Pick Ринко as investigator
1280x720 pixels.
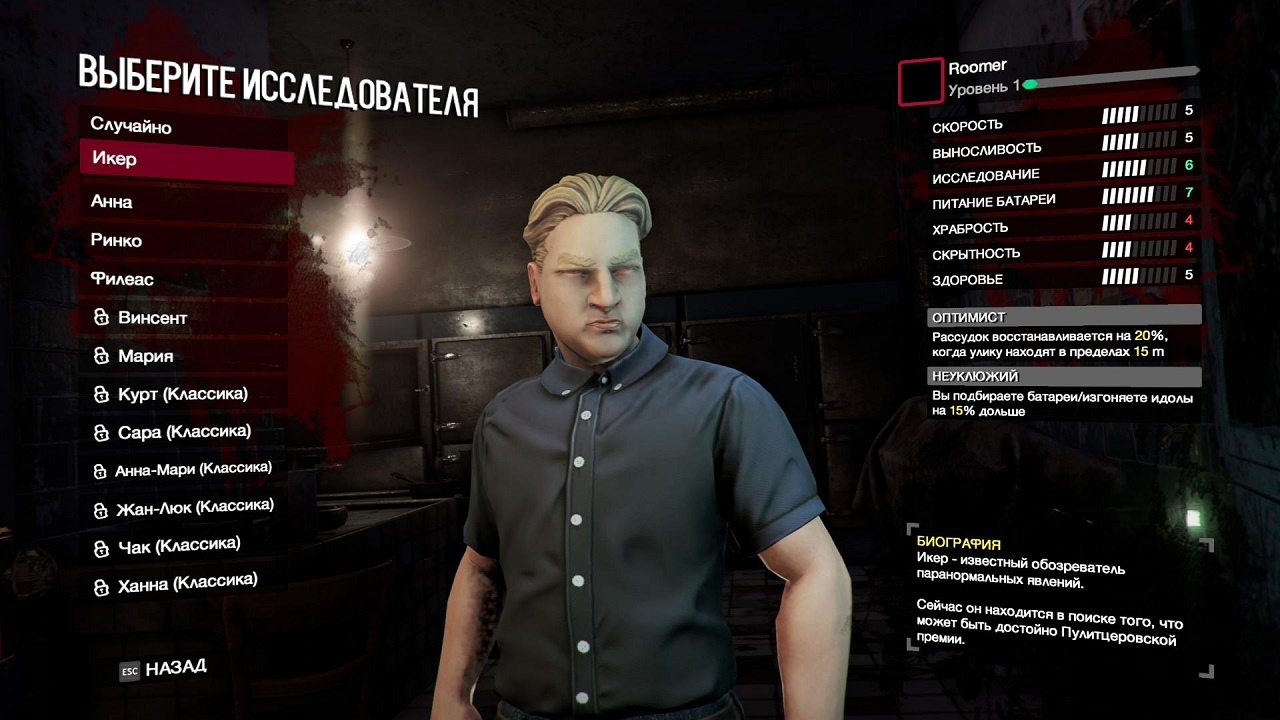[x=117, y=240]
